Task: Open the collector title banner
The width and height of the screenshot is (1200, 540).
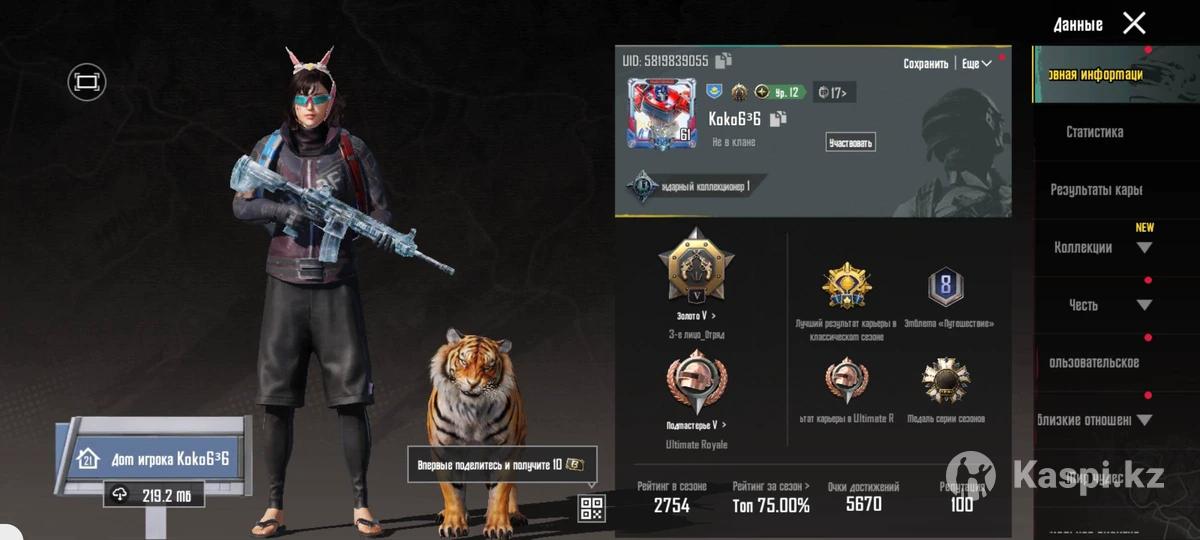Action: coord(700,185)
